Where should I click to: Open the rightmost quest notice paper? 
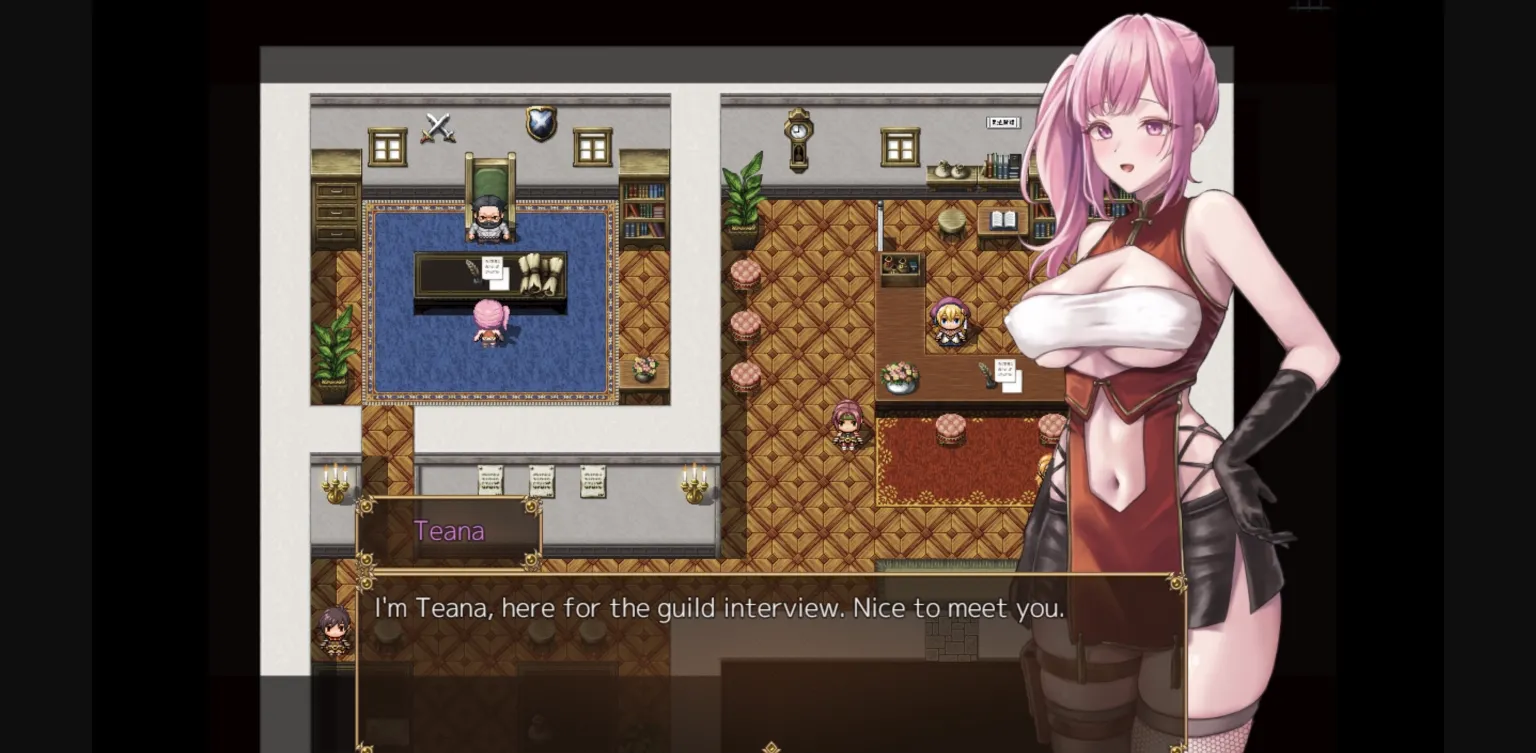[592, 482]
